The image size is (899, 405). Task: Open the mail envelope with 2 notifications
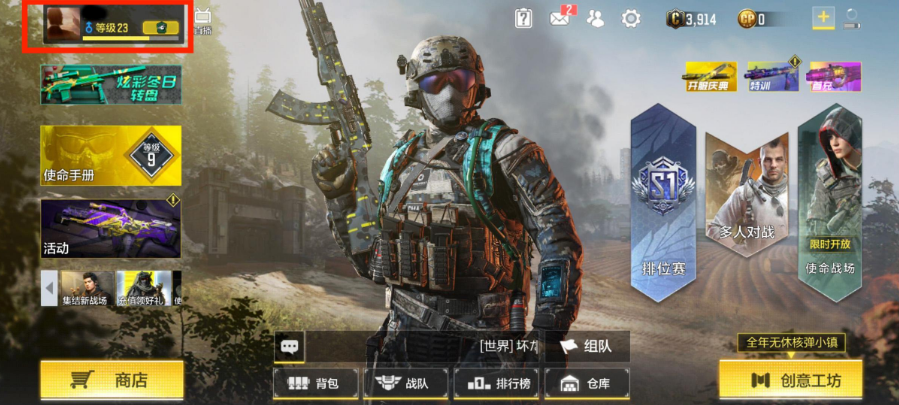click(x=560, y=18)
